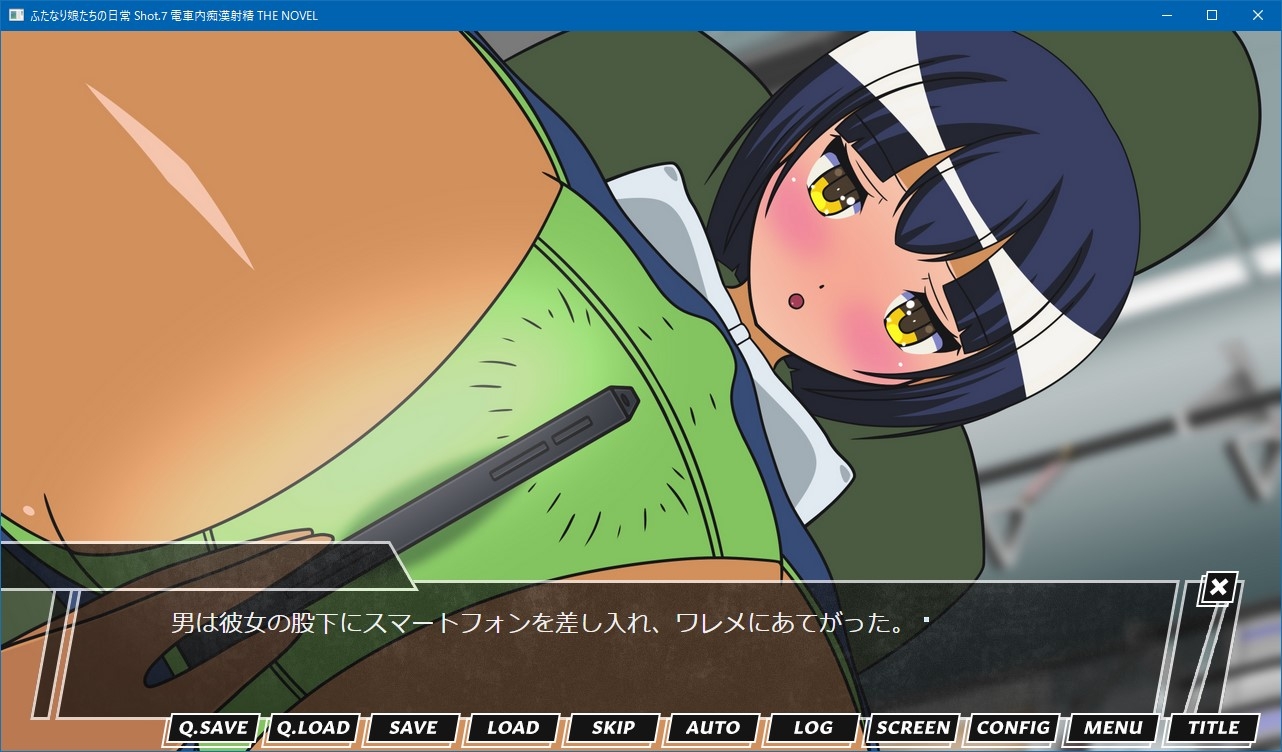
Task: Click the Q.SAVE quick save button
Action: [x=213, y=728]
